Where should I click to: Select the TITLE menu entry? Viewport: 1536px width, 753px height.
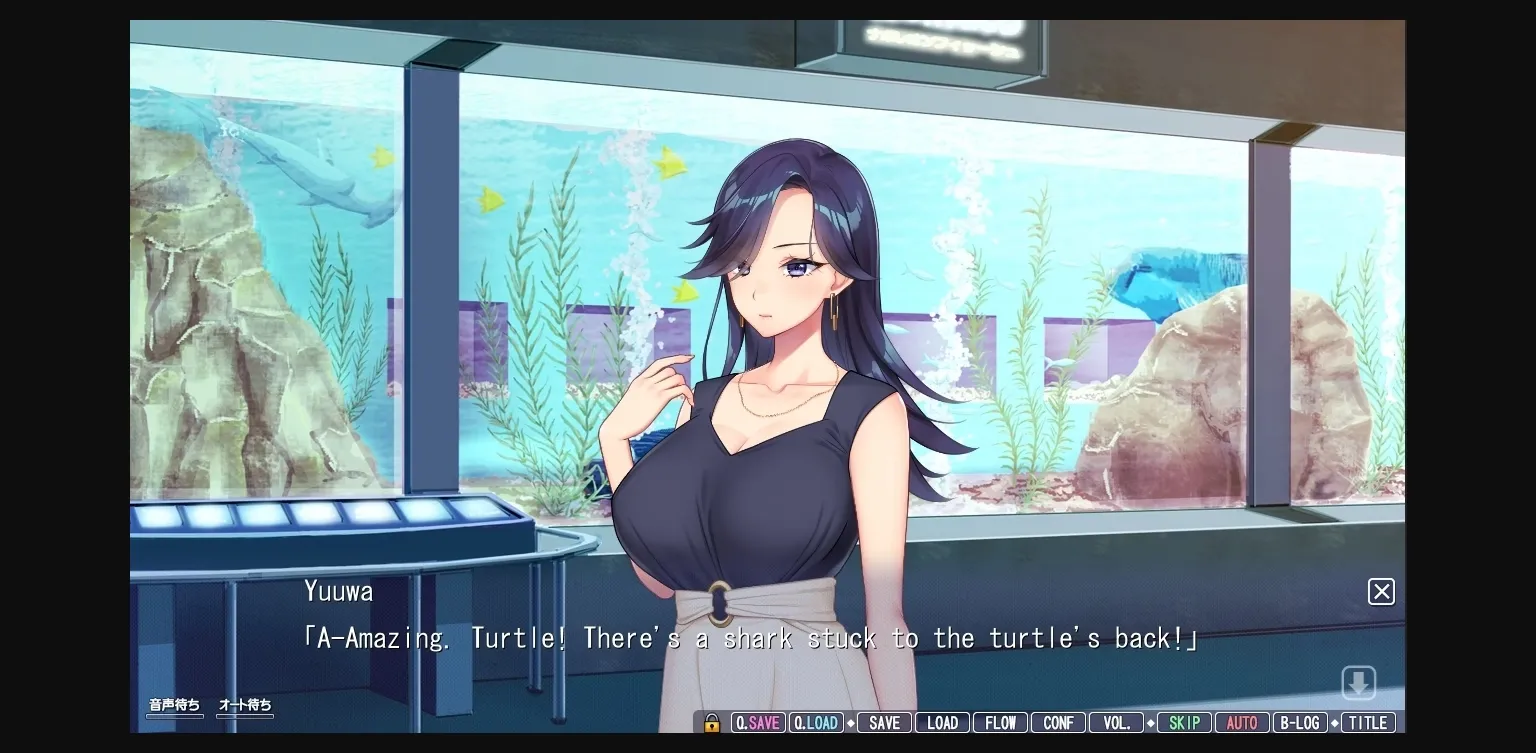pyautogui.click(x=1368, y=722)
